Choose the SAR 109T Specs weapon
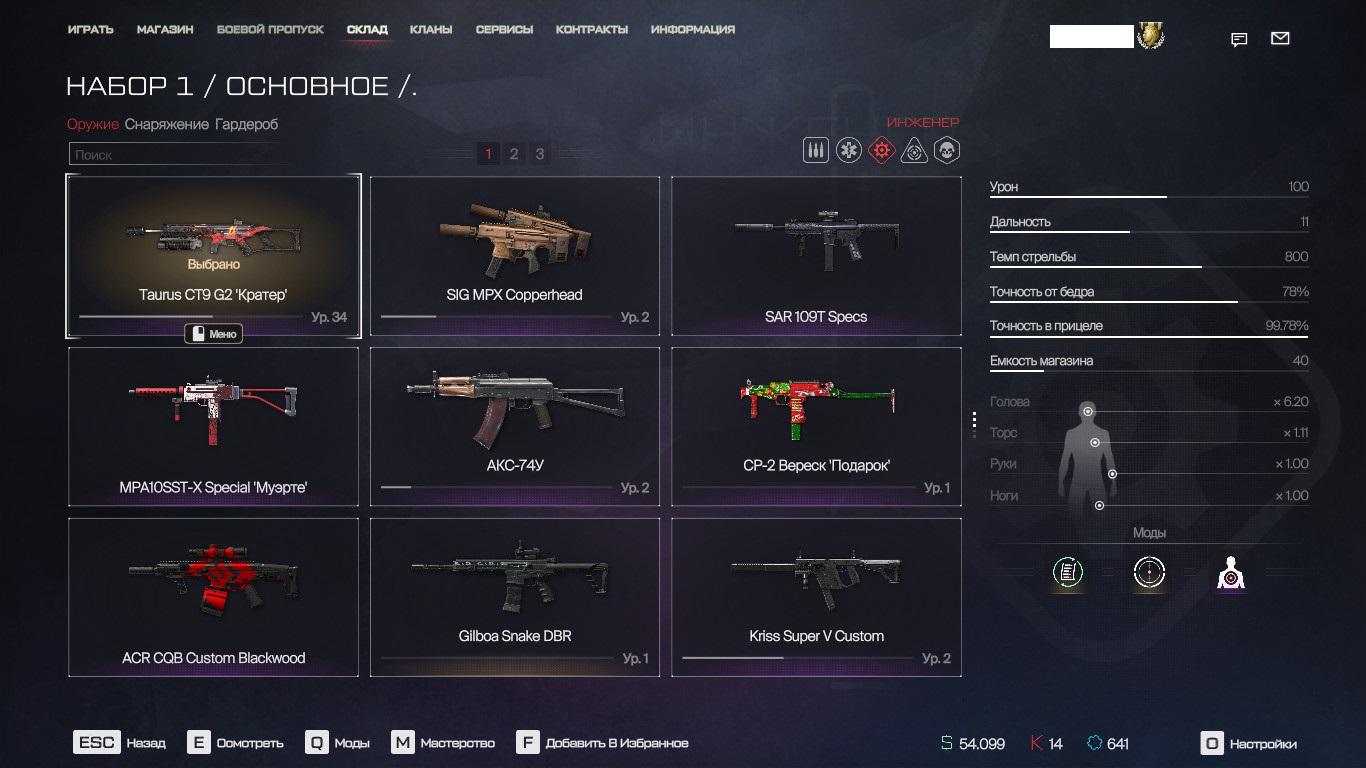This screenshot has width=1366, height=768. (x=816, y=256)
